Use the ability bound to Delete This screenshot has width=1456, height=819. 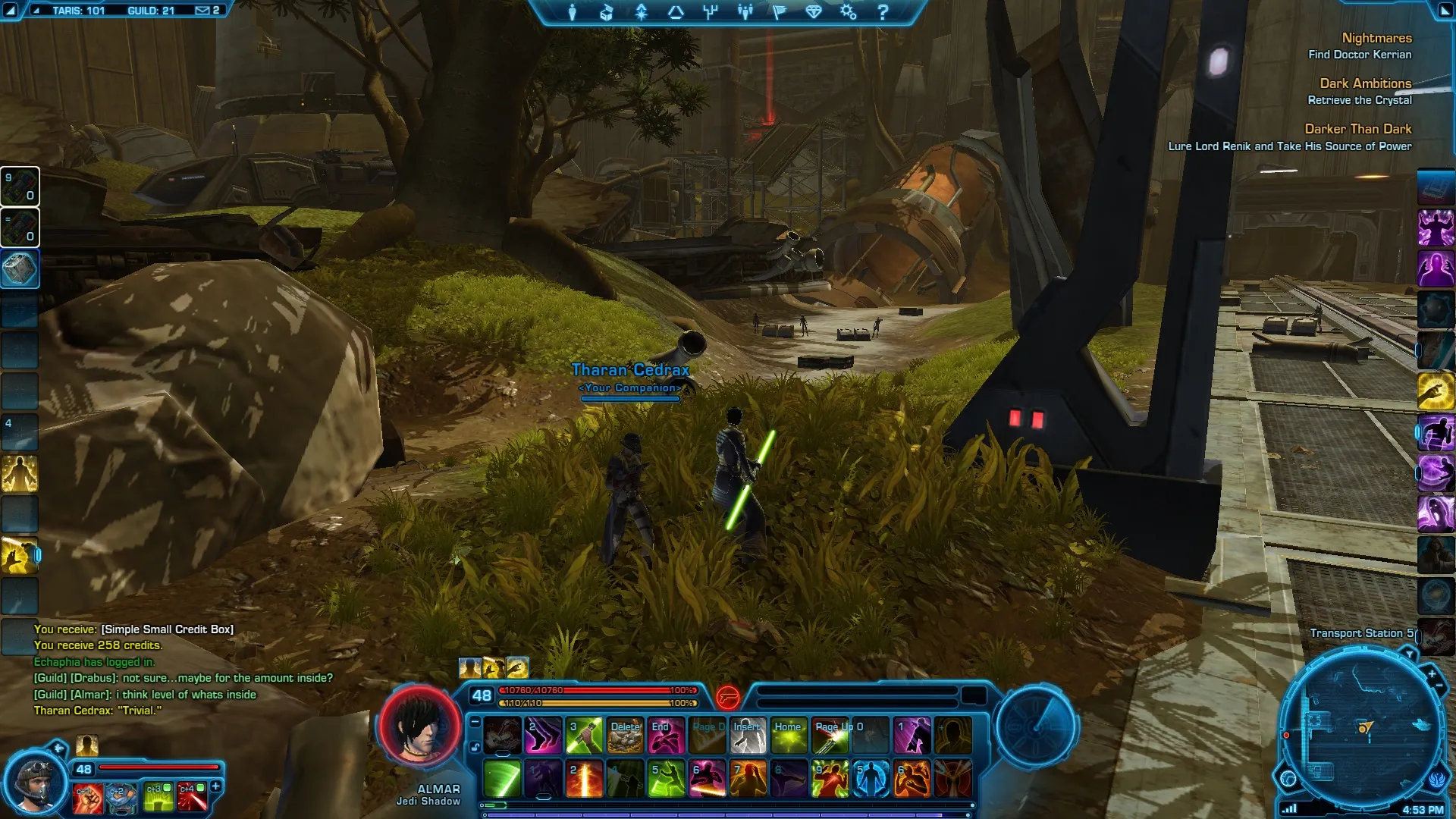(625, 736)
